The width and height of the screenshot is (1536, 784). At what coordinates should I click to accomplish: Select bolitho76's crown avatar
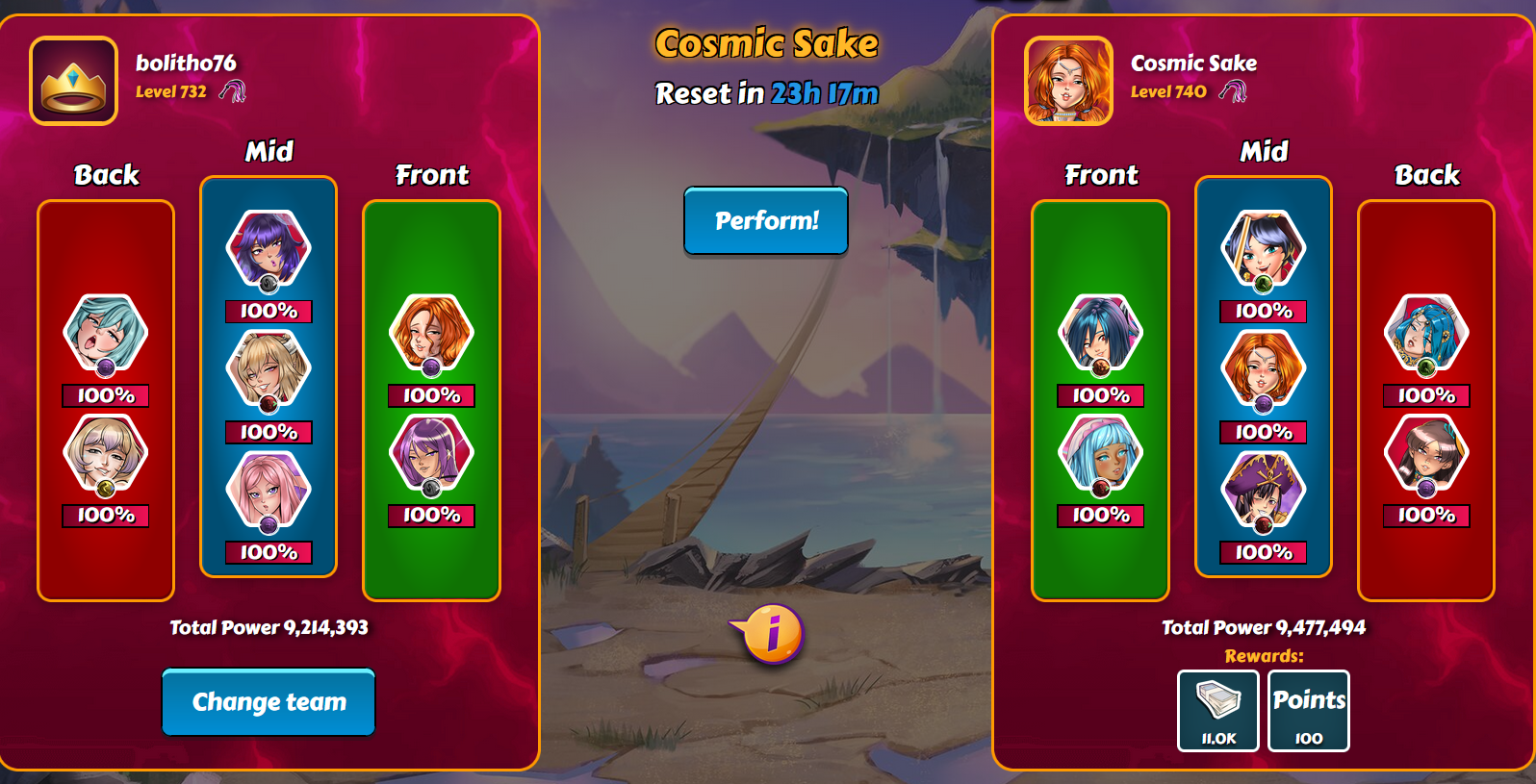tap(74, 81)
